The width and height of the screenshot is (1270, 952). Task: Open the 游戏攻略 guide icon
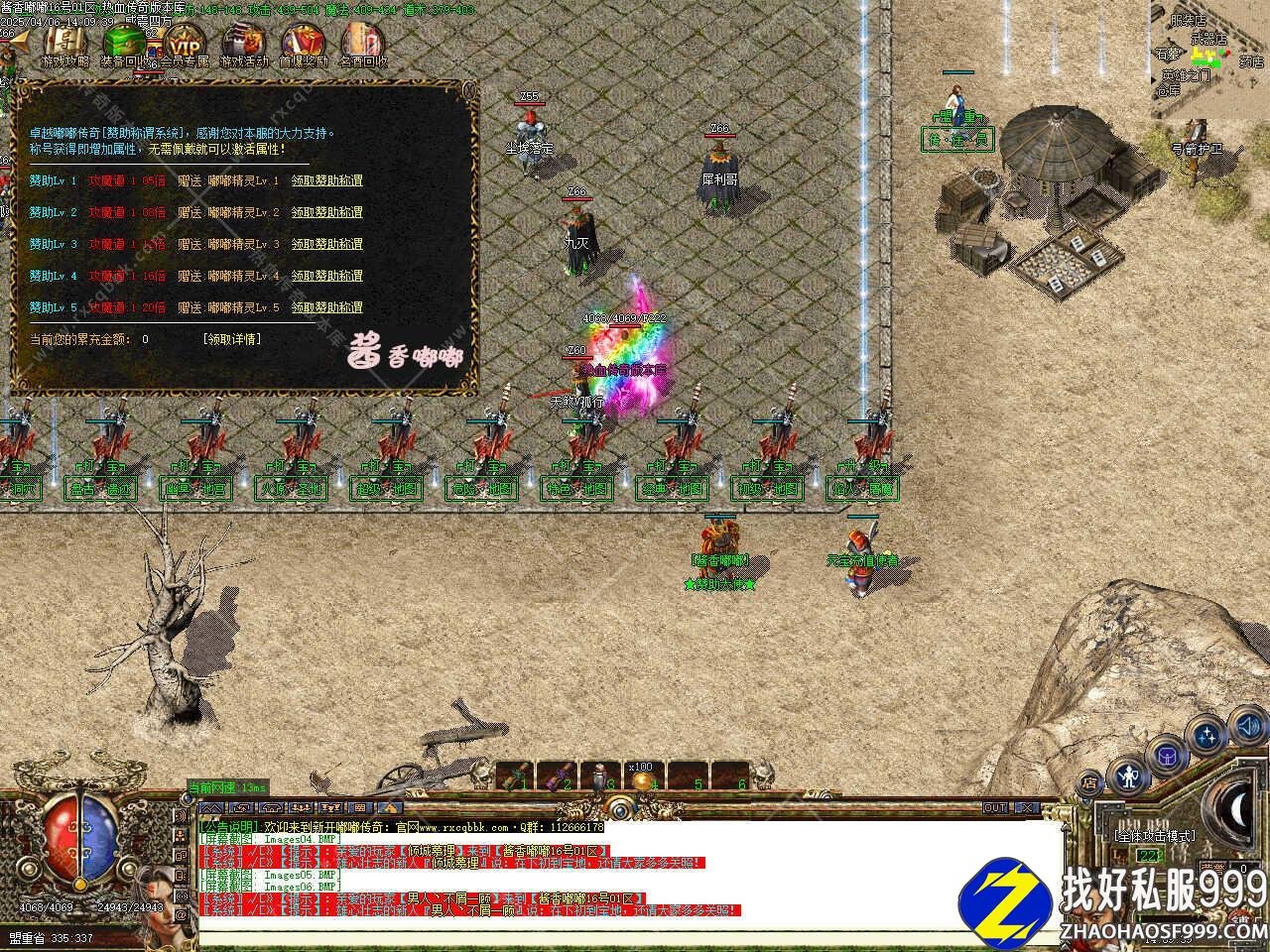pyautogui.click(x=64, y=44)
